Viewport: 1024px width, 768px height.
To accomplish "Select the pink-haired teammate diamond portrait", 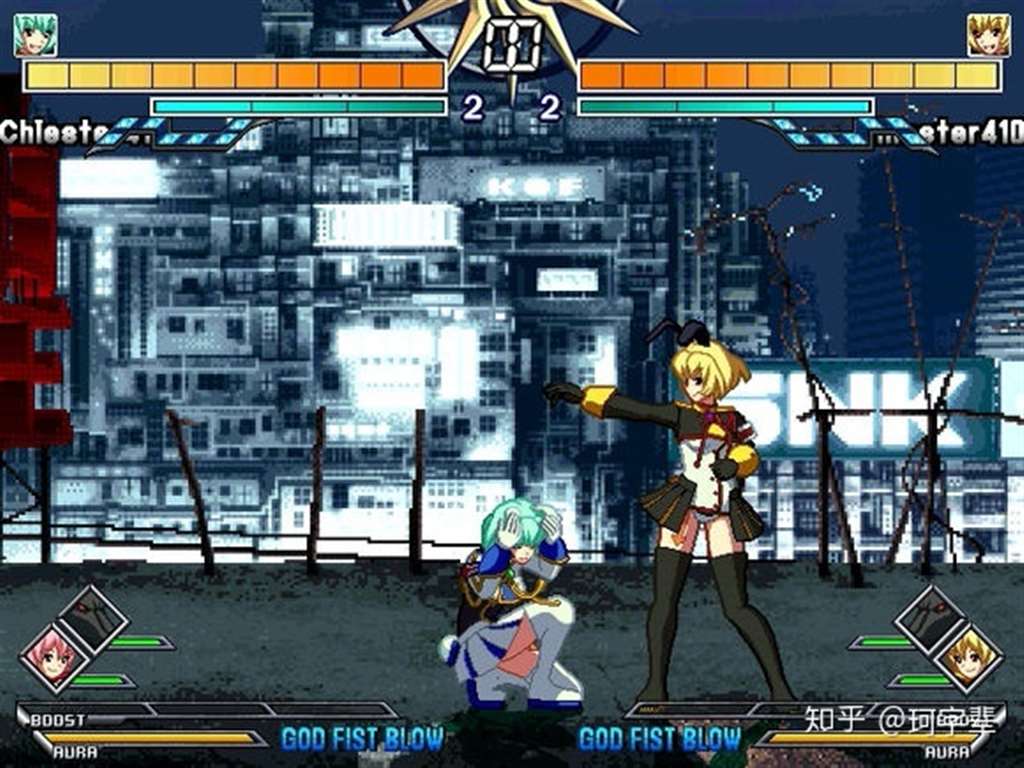I will tap(53, 657).
